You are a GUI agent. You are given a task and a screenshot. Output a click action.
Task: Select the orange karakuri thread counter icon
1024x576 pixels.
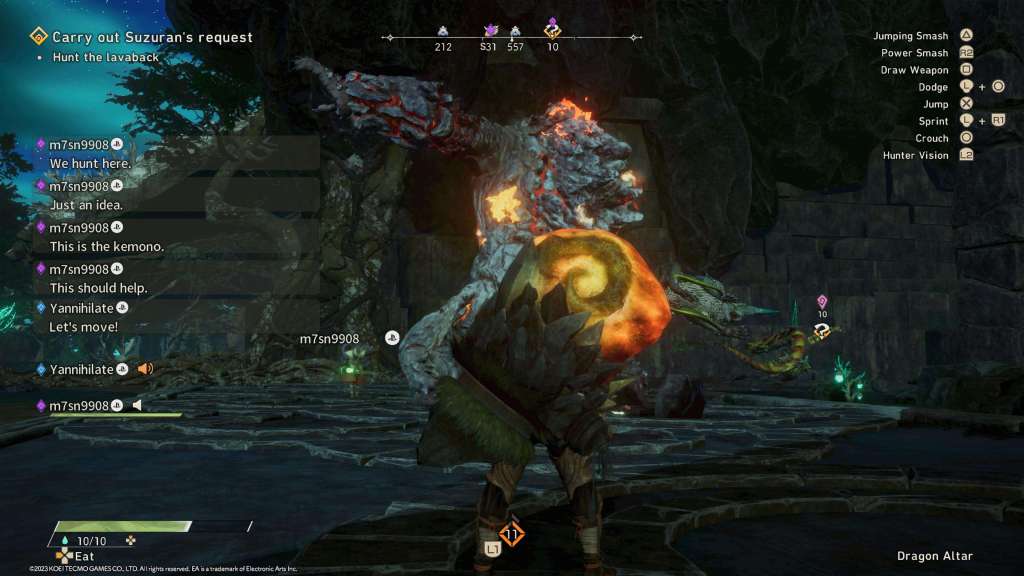[x=512, y=534]
